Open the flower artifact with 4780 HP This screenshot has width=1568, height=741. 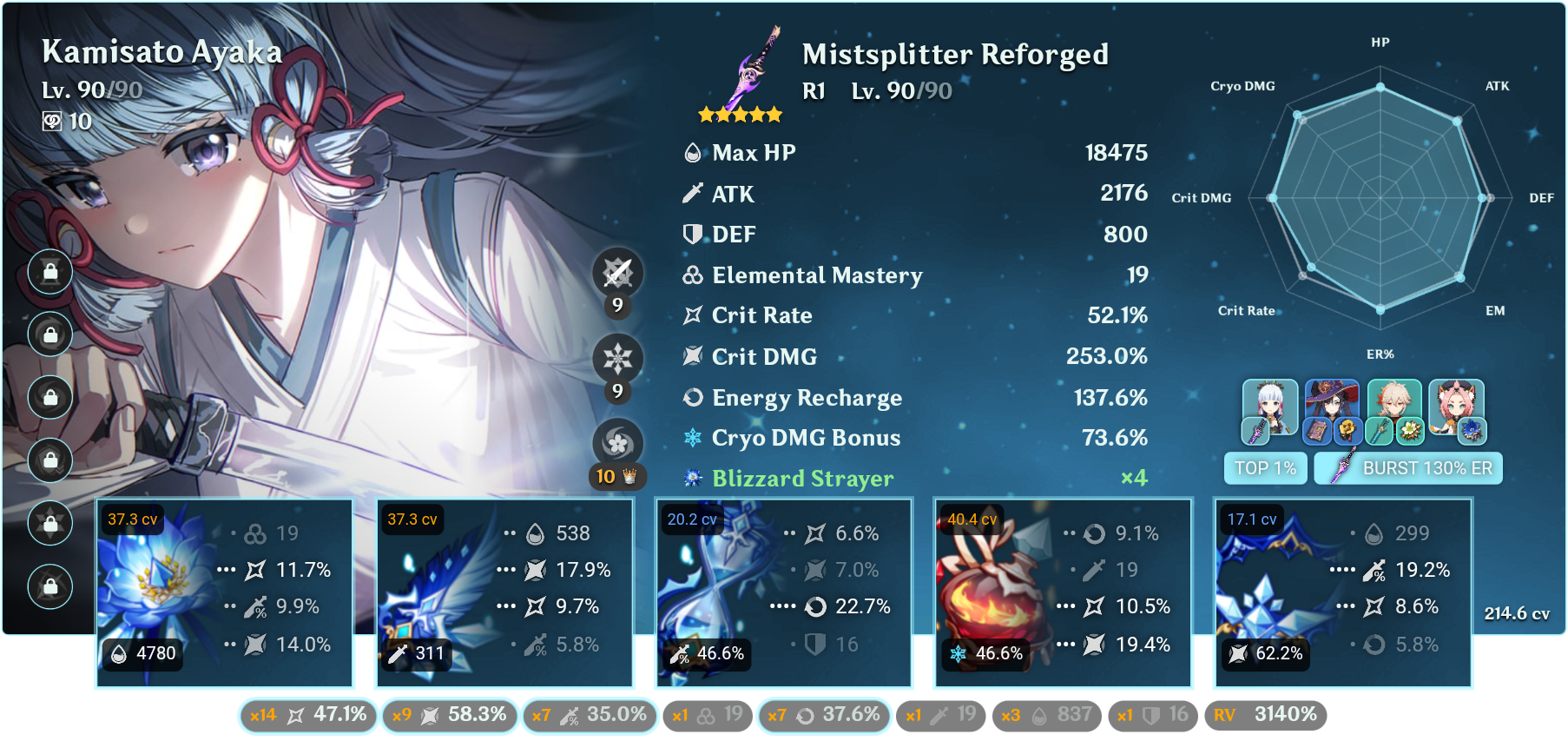point(224,593)
